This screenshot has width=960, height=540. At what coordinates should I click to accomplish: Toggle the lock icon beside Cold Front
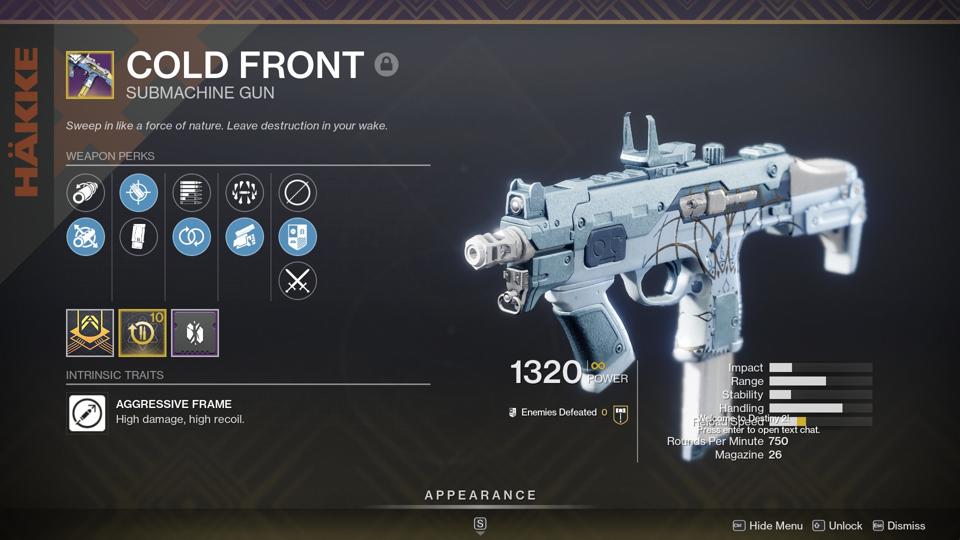386,65
